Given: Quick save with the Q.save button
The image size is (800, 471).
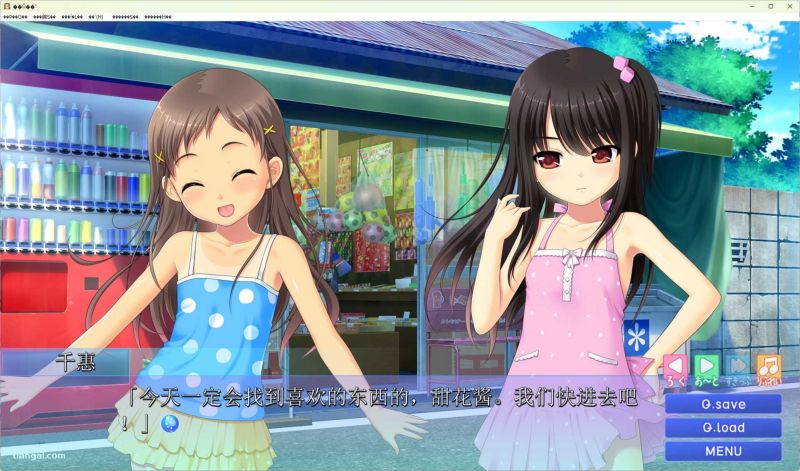Looking at the screenshot, I should click(x=723, y=404).
